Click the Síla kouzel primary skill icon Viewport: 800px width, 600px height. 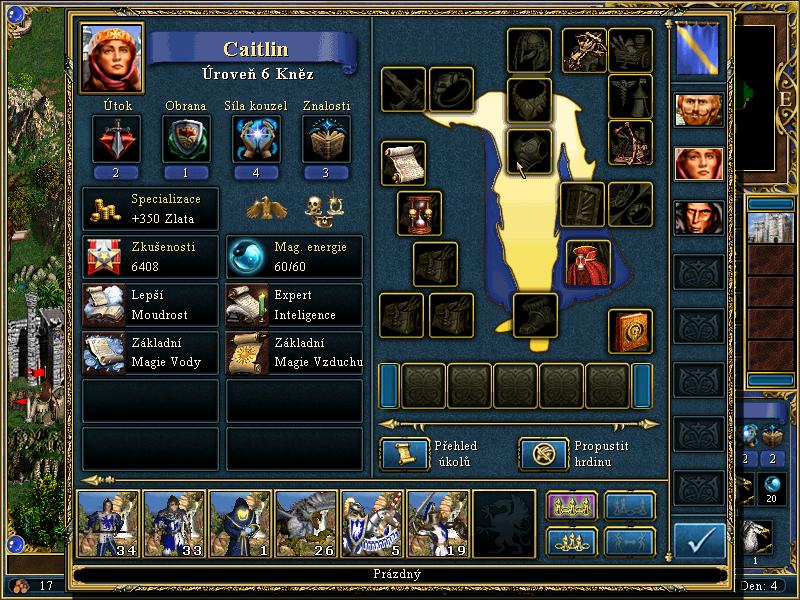(x=256, y=139)
